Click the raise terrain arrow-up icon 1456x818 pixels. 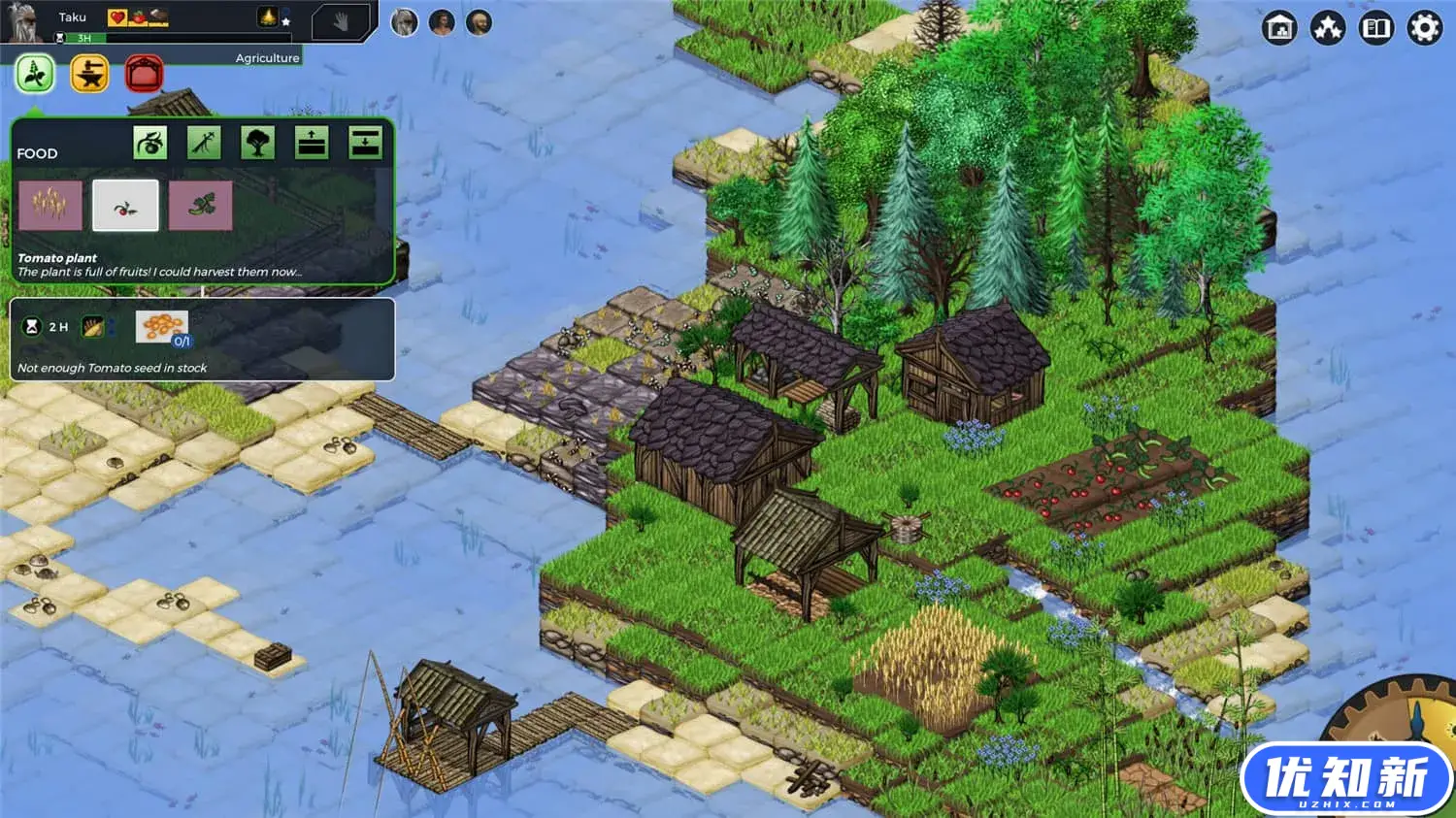coord(312,144)
